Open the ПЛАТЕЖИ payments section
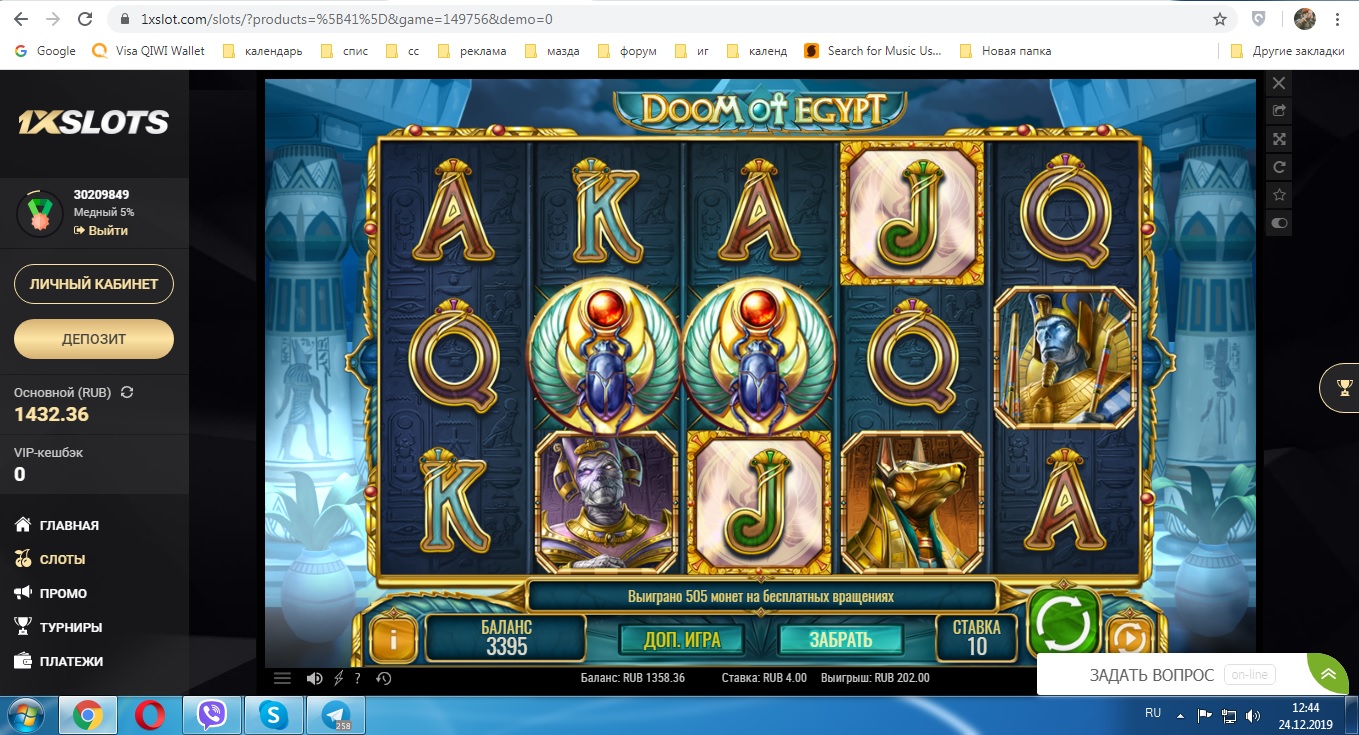1359x735 pixels. click(x=71, y=661)
